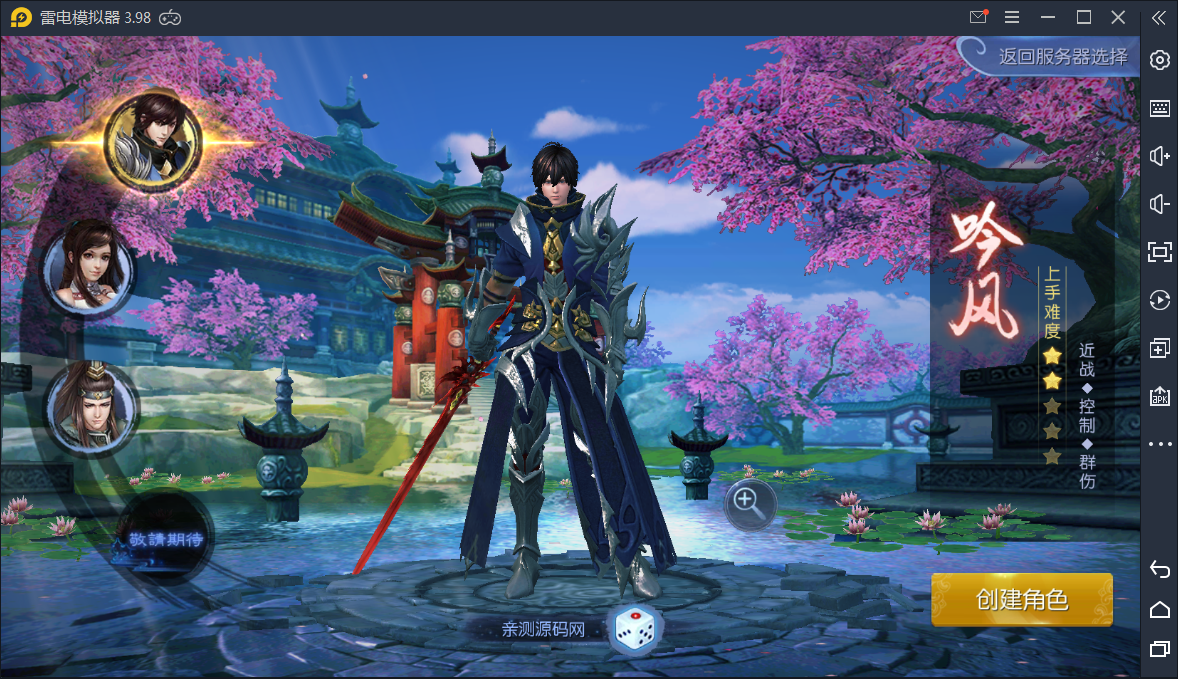1178x679 pixels.
Task: Open the emulator mail notification icon
Action: (x=978, y=17)
